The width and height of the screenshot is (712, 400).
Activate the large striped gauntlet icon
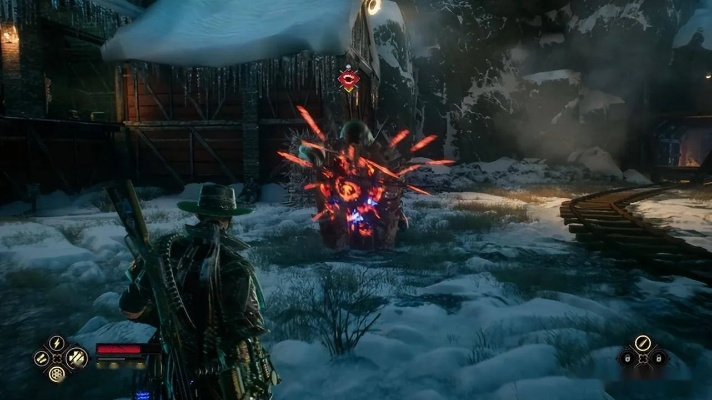coord(75,358)
